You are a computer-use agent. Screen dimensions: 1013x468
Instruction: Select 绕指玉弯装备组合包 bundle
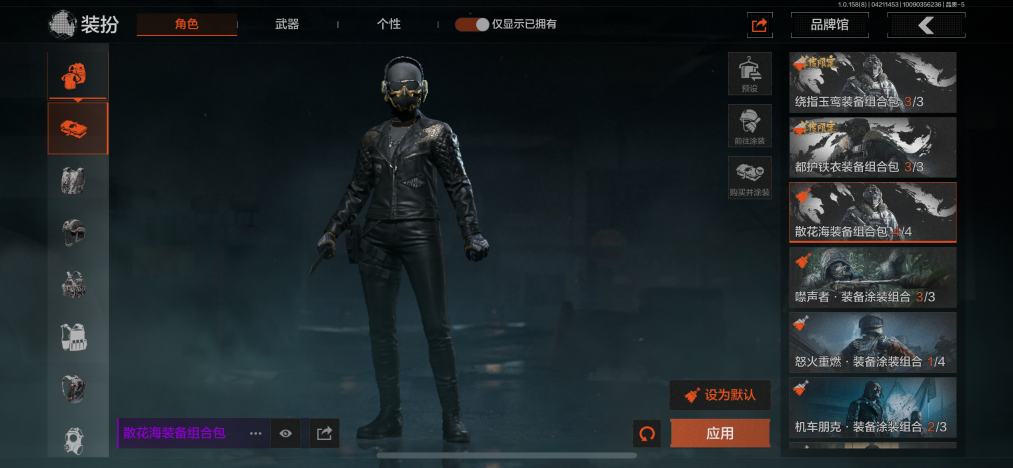coord(873,82)
